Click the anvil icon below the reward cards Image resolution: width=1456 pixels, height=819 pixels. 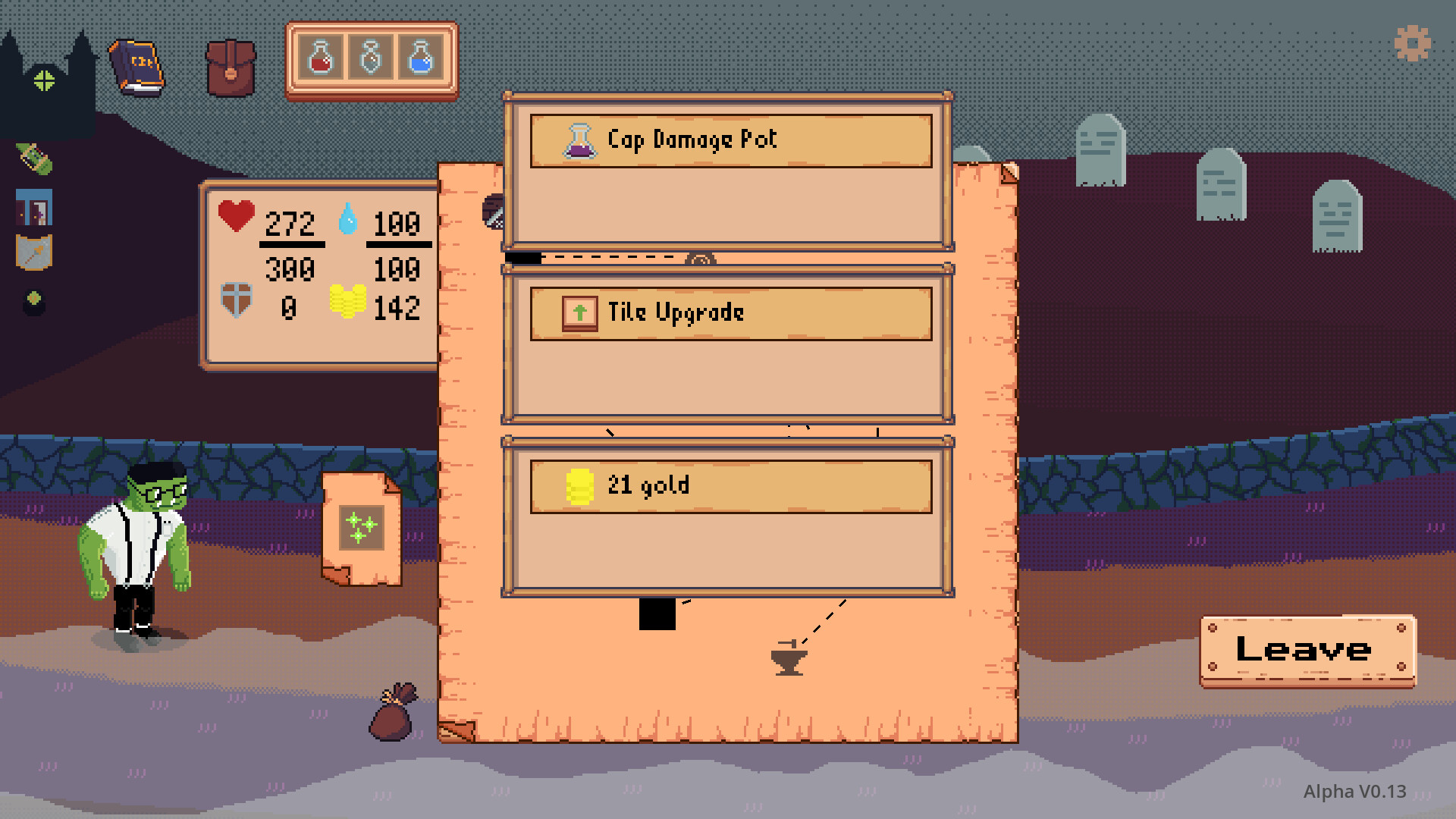(789, 658)
